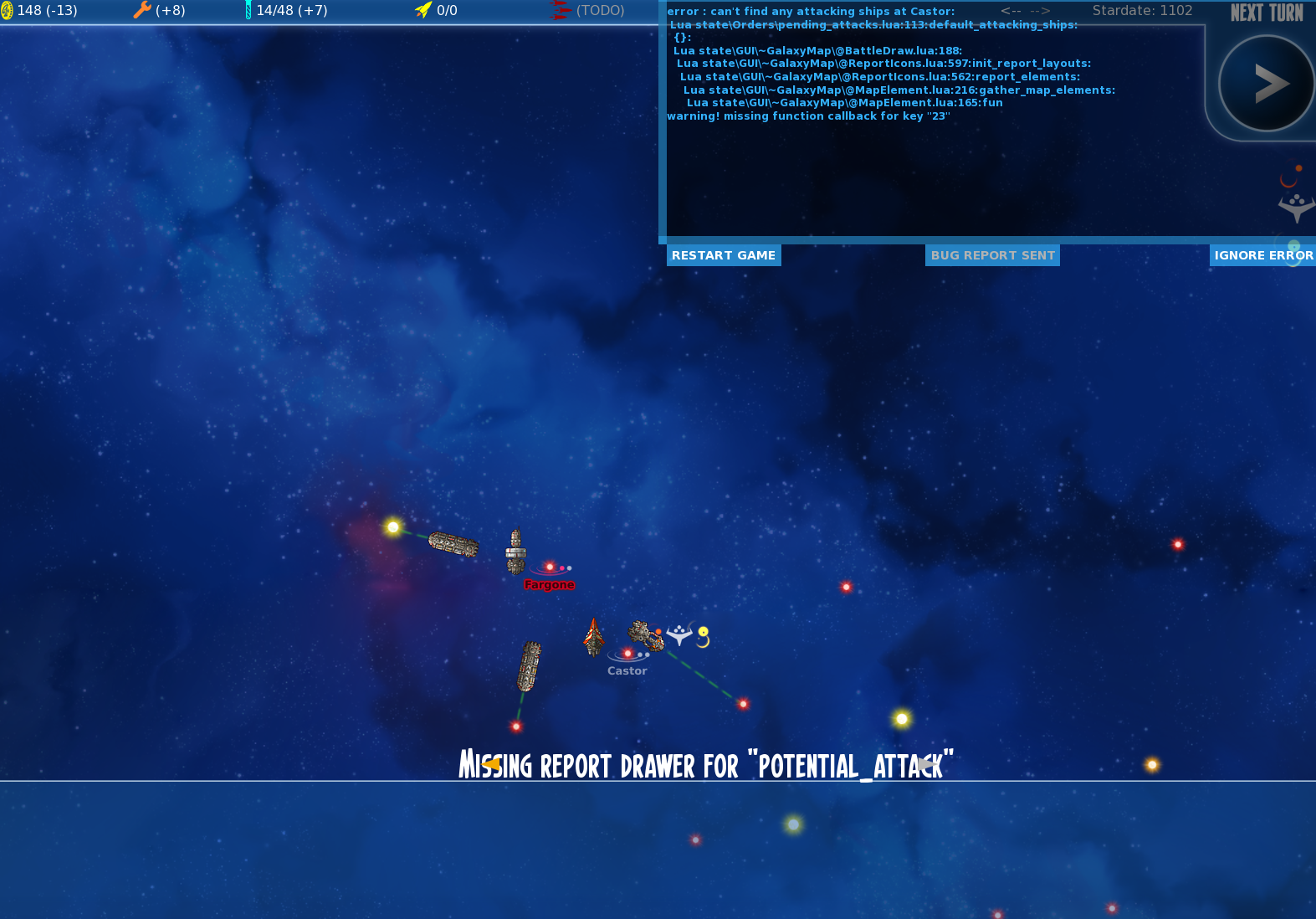
Task: Click Restart Game in the error dialog
Action: click(723, 255)
